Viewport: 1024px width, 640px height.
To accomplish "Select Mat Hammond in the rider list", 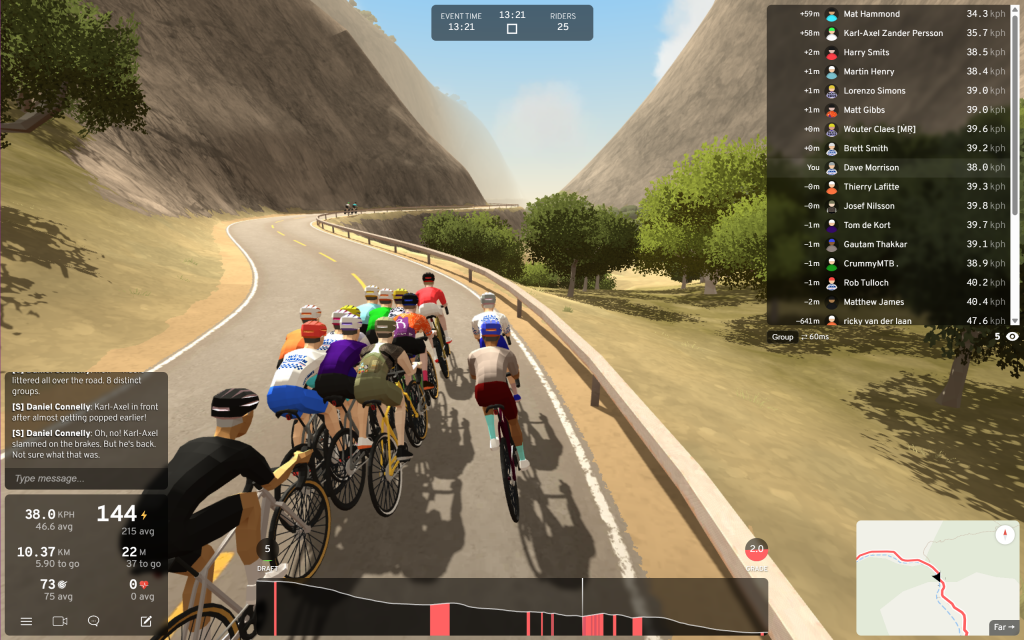I will click(x=890, y=14).
